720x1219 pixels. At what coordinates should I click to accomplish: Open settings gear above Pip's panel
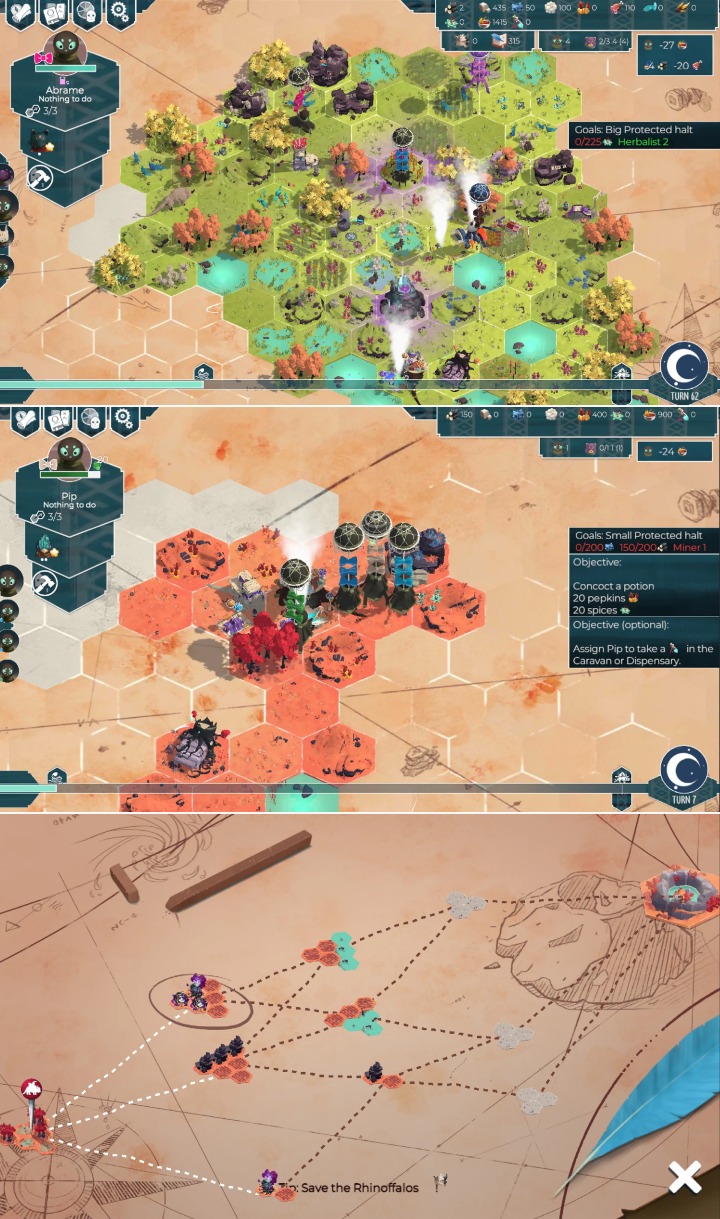point(122,418)
